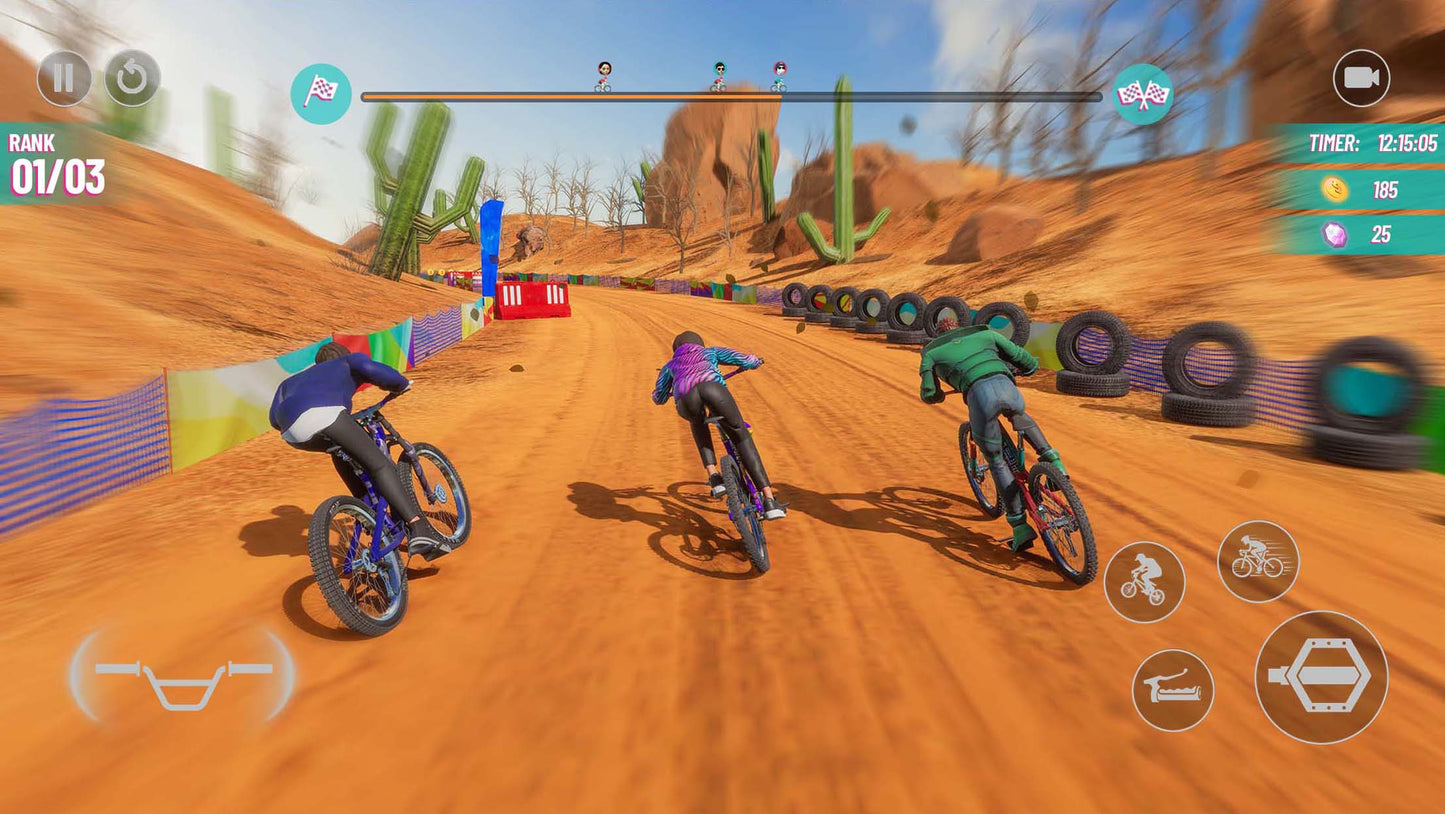
Task: Apply the brake lever button
Action: 1173,690
